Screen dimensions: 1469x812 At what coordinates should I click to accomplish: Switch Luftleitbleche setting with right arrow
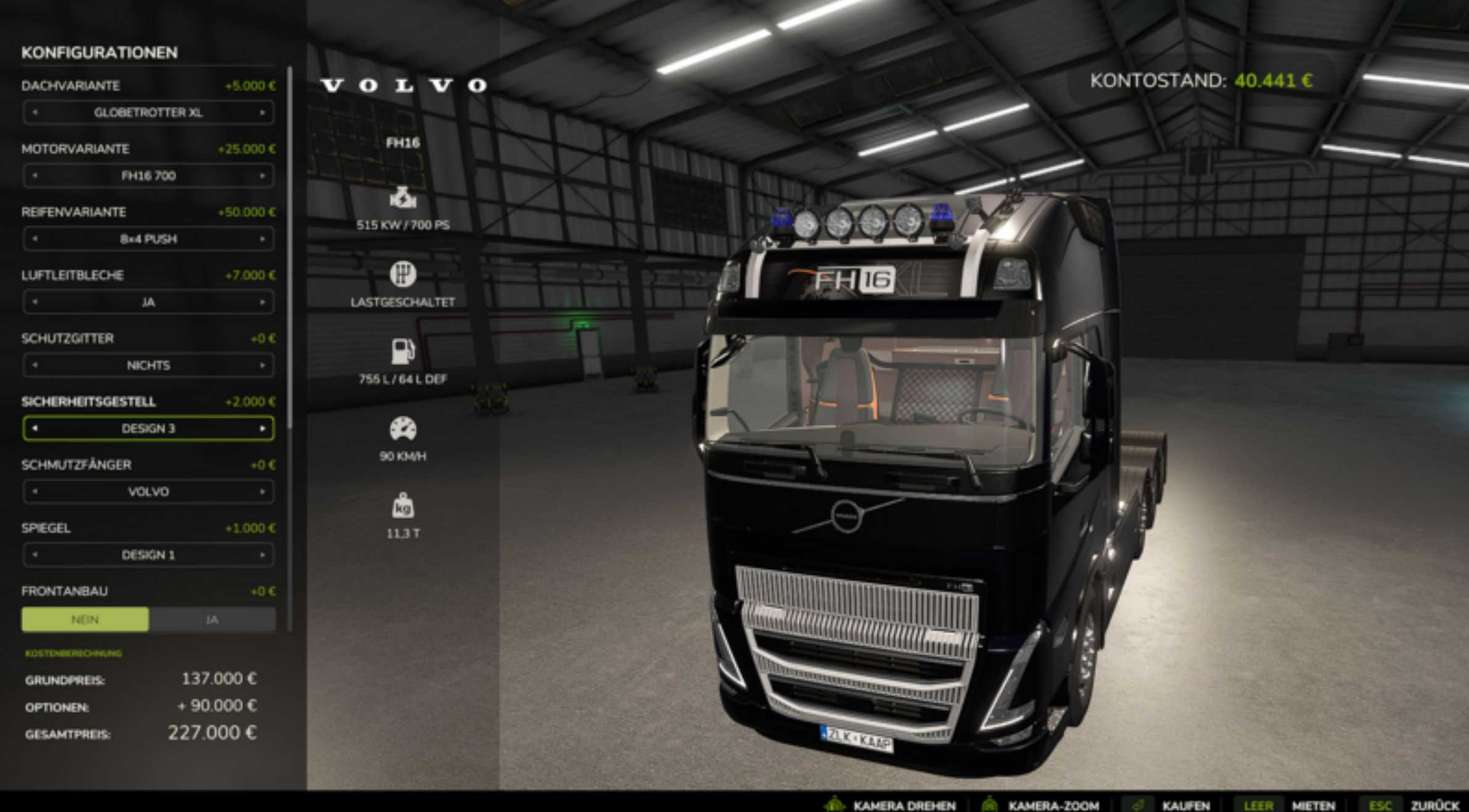point(262,302)
